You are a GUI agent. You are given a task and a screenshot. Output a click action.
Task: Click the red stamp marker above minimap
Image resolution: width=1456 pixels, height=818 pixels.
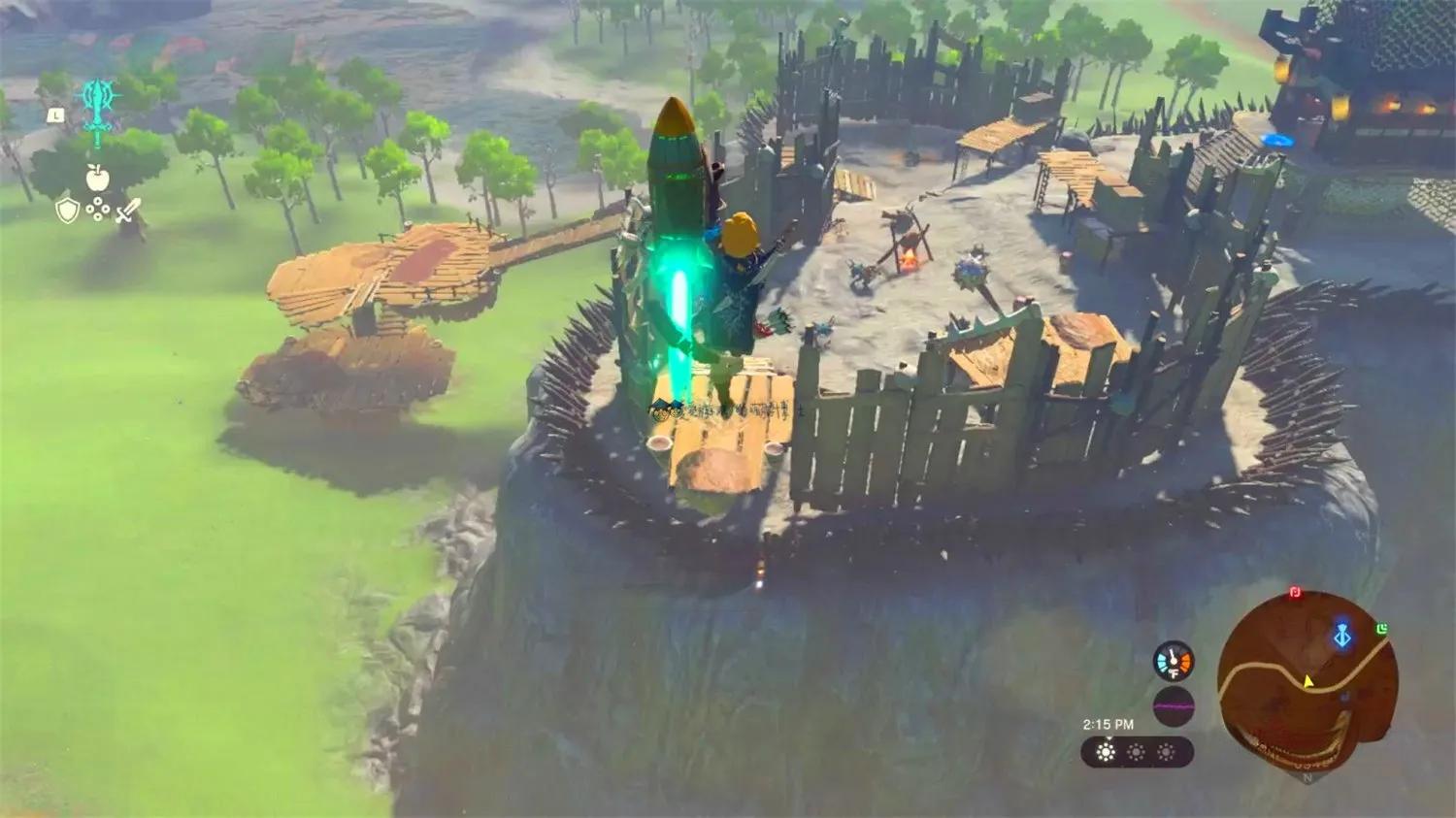tap(1295, 593)
